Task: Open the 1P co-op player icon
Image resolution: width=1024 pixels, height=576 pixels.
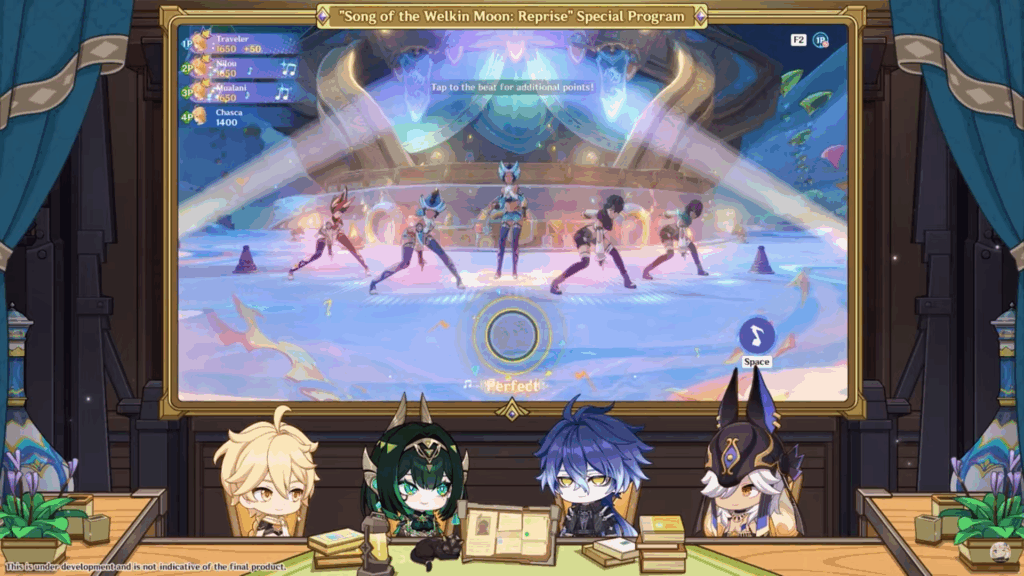Action: point(820,40)
